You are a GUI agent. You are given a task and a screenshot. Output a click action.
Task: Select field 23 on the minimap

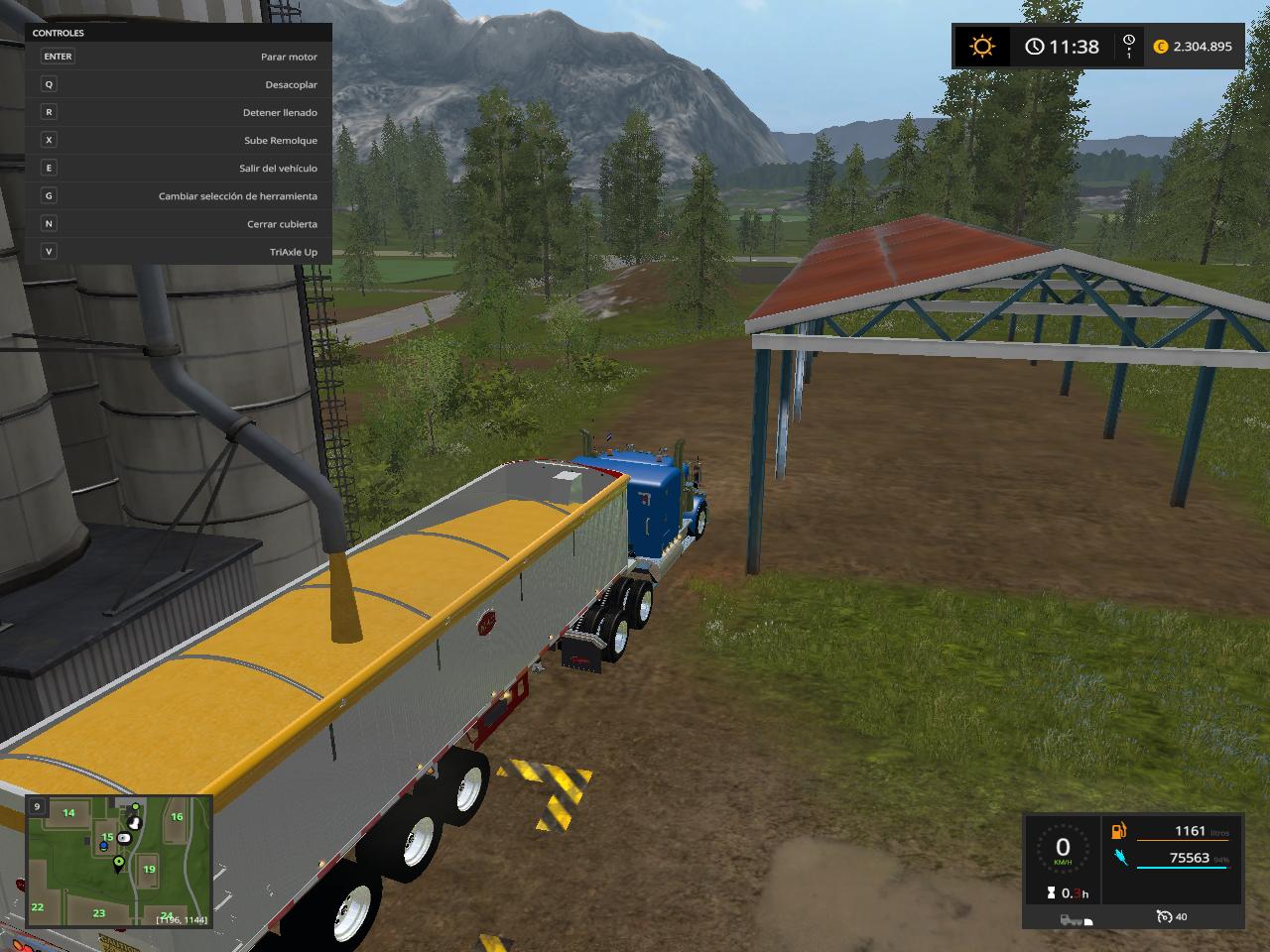(x=99, y=913)
